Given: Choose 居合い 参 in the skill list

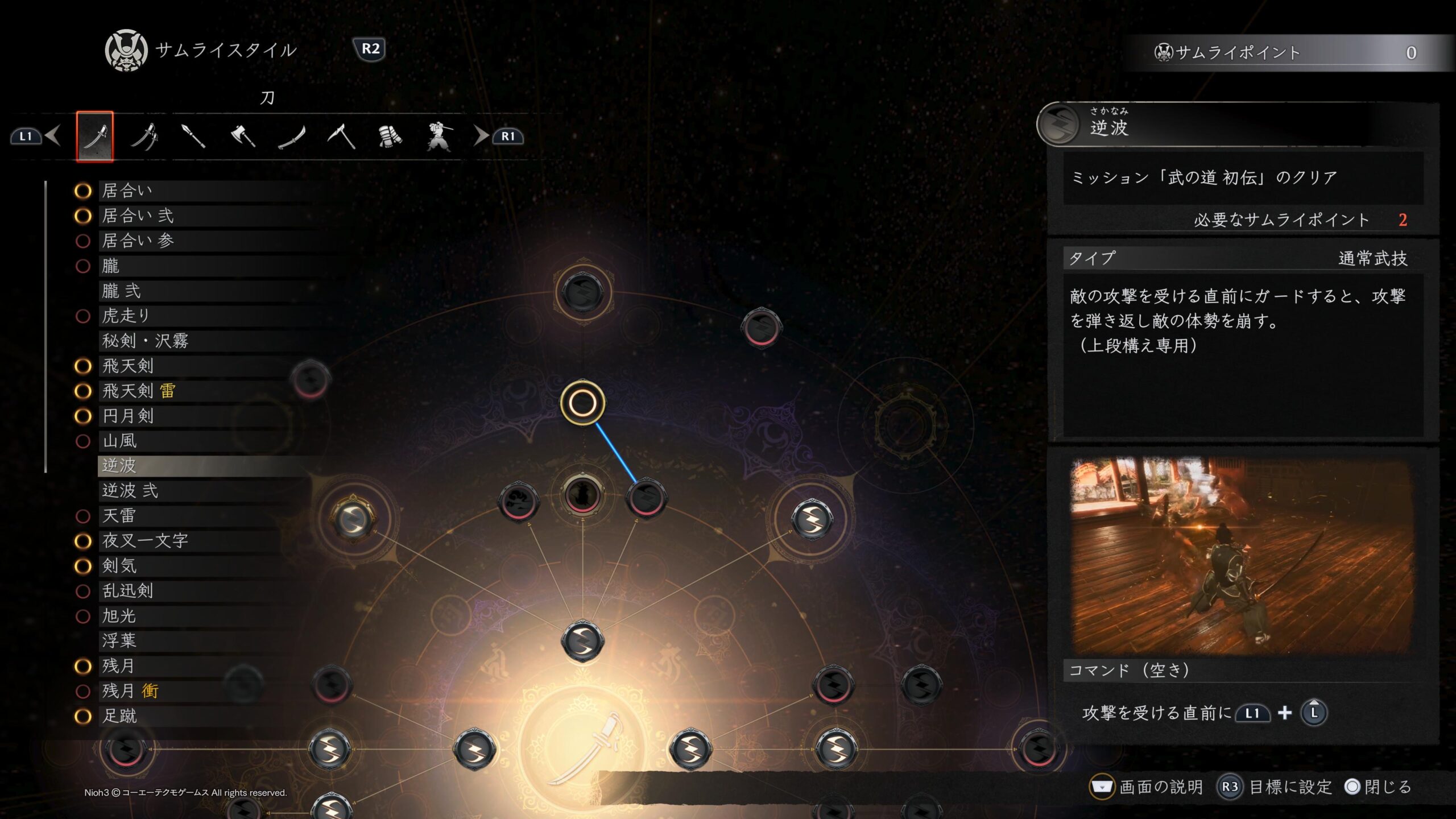Looking at the screenshot, I should pyautogui.click(x=138, y=241).
